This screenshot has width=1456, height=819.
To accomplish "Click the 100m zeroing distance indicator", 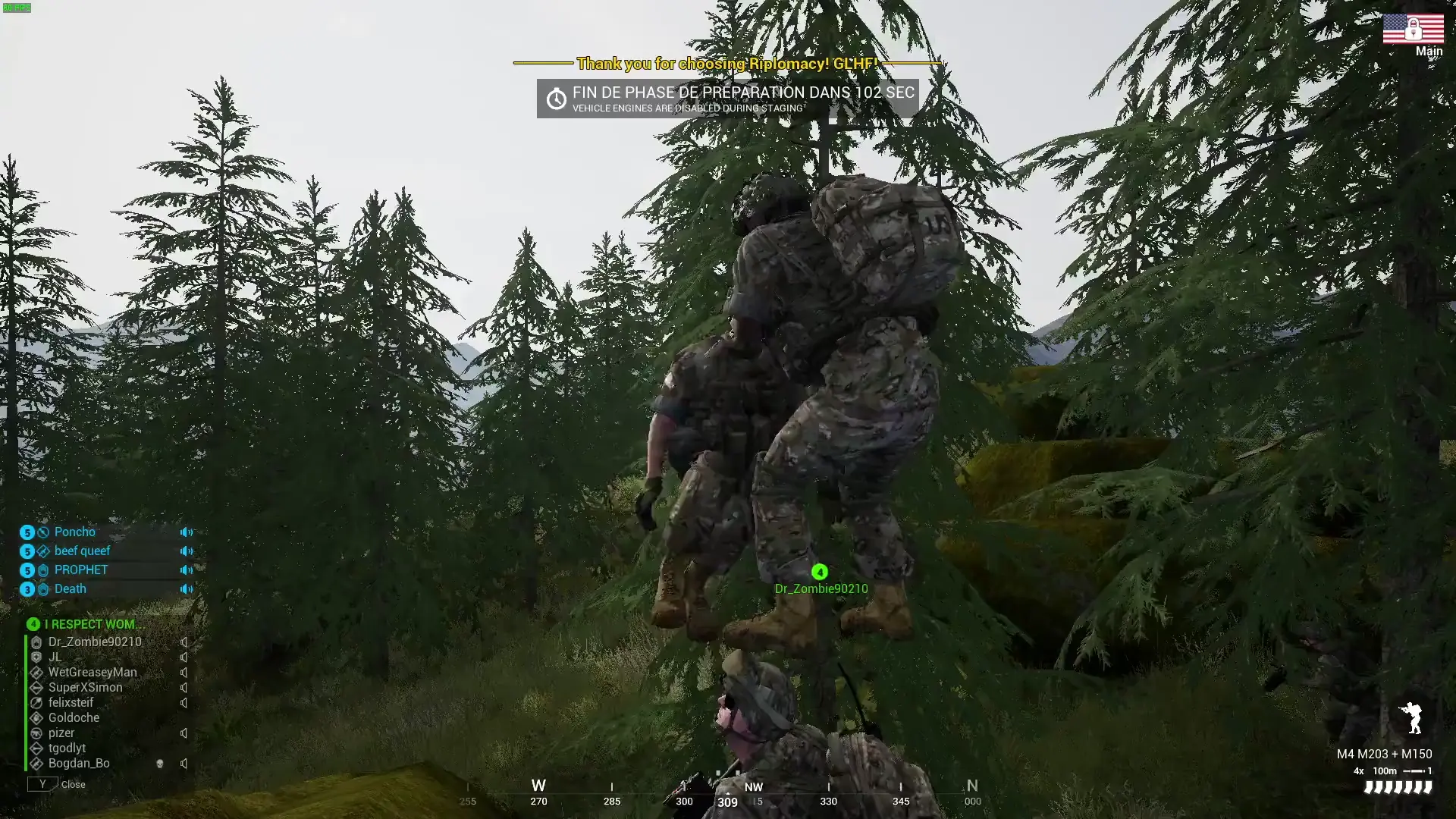I will click(1385, 770).
